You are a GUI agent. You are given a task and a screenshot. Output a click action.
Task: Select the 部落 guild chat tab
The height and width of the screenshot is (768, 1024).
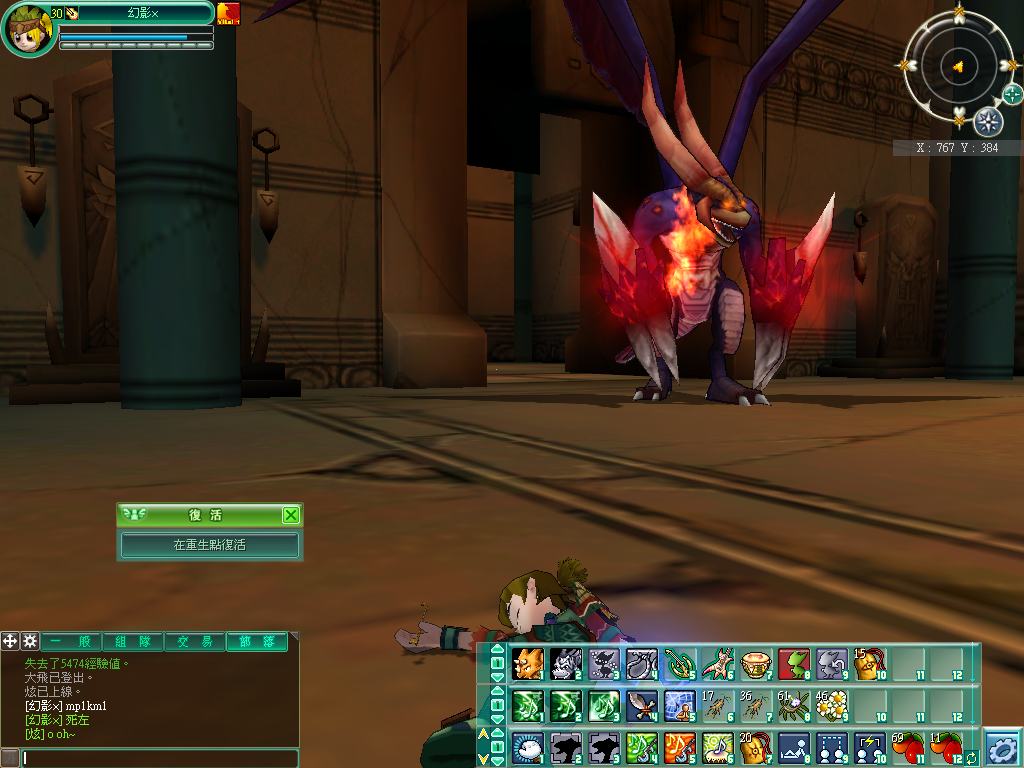(256, 642)
